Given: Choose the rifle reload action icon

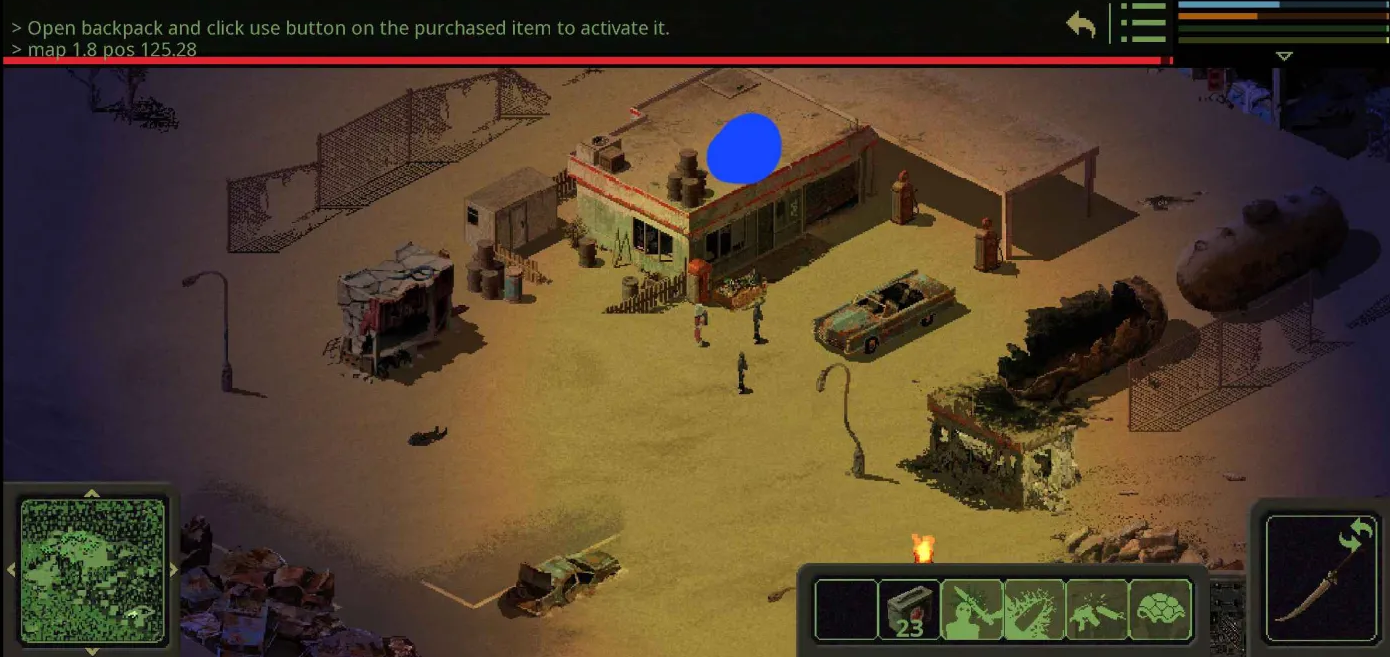Looking at the screenshot, I should click(1097, 609).
